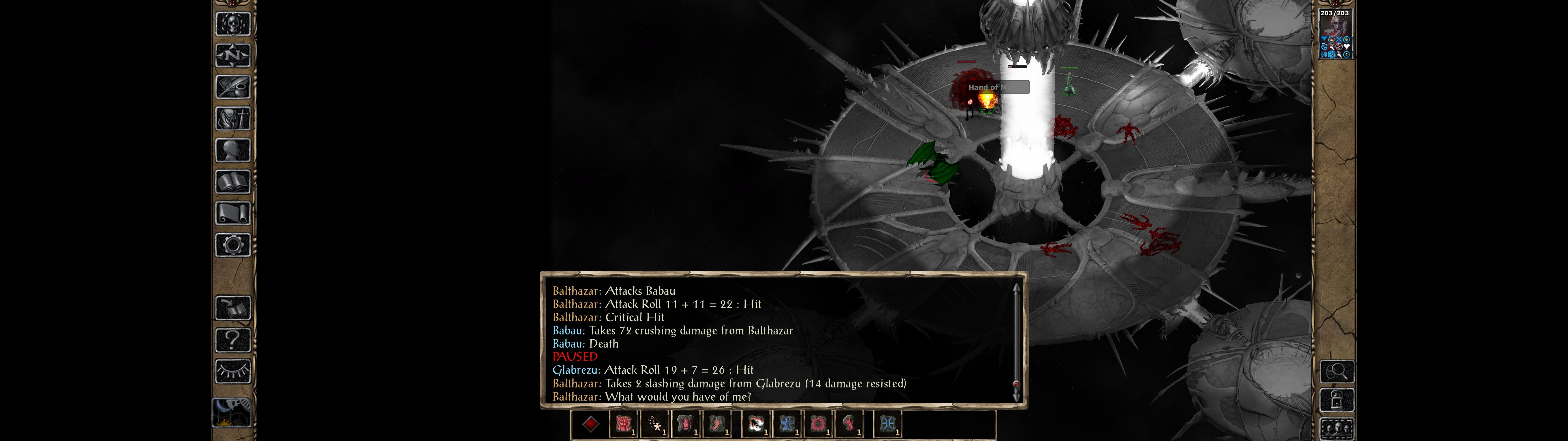This screenshot has width=1568, height=441.
Task: Click the quick save book button
Action: click(x=232, y=308)
